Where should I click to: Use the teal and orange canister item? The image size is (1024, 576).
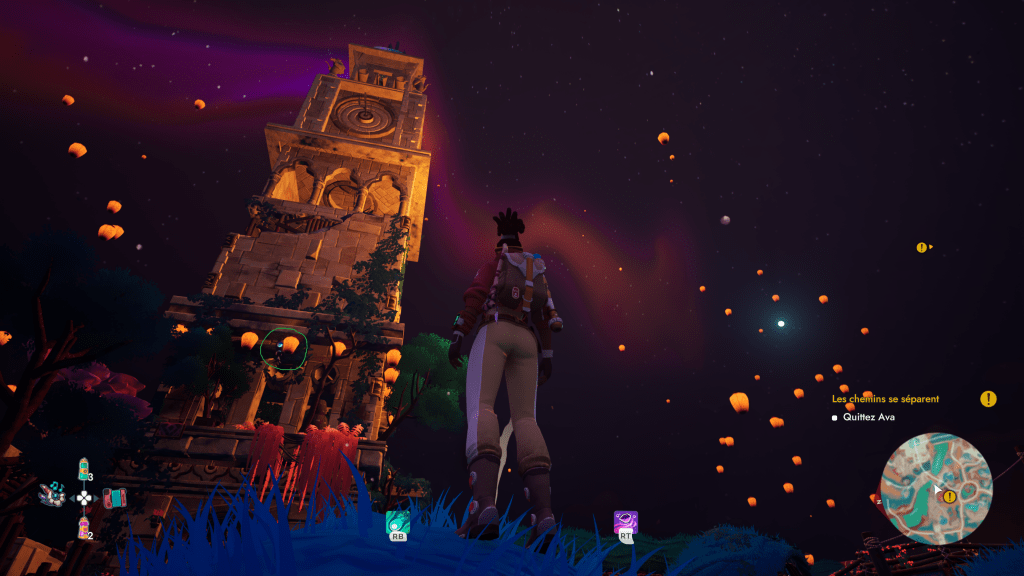pyautogui.click(x=84, y=469)
